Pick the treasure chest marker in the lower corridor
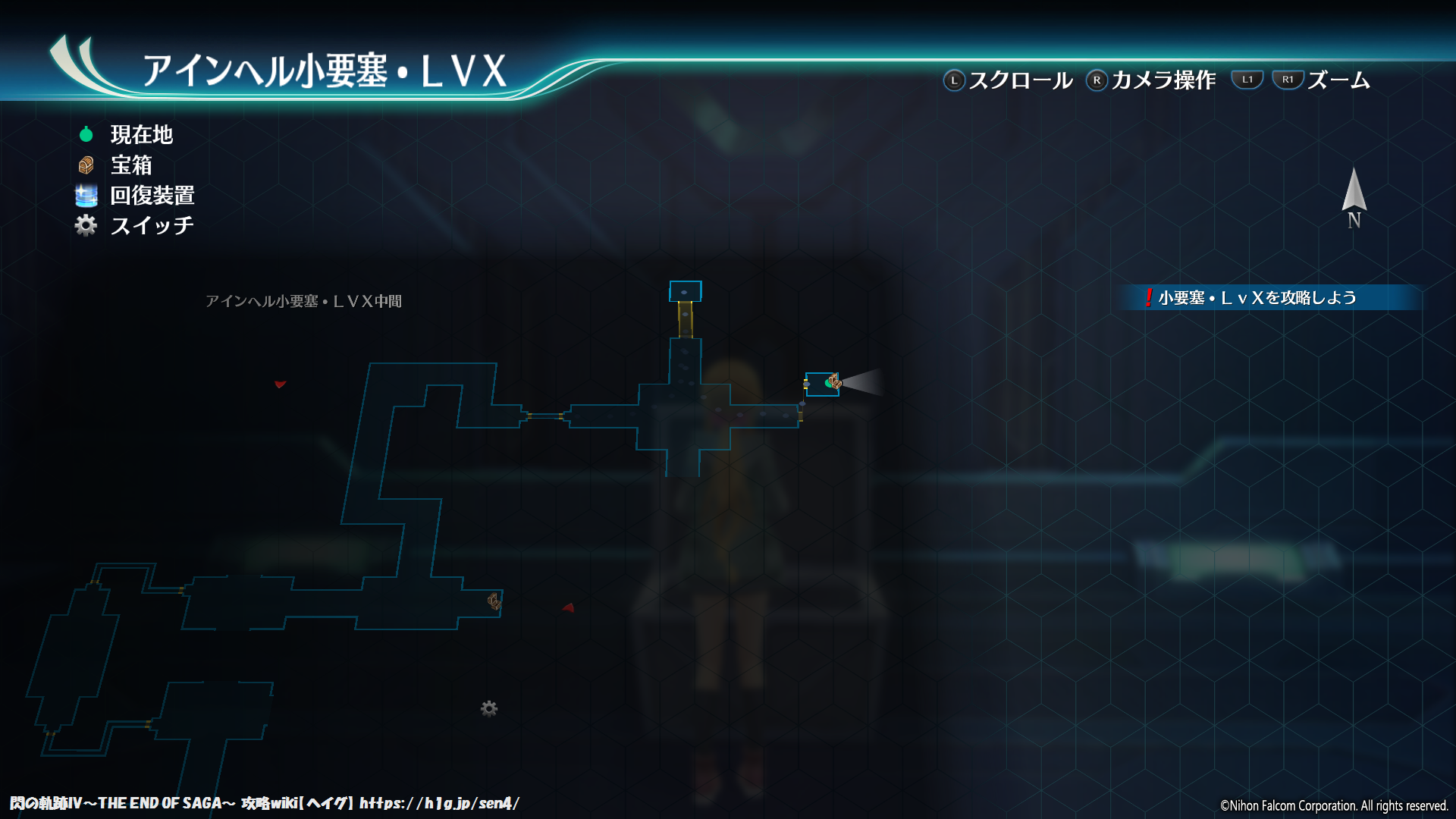The height and width of the screenshot is (819, 1456). pos(494,601)
